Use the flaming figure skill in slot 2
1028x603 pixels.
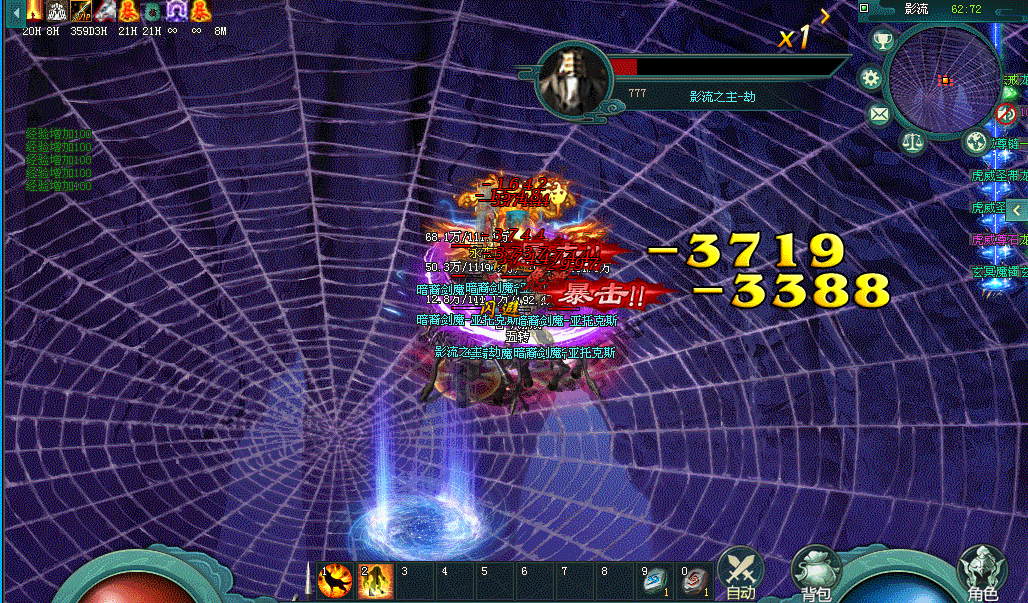374,582
